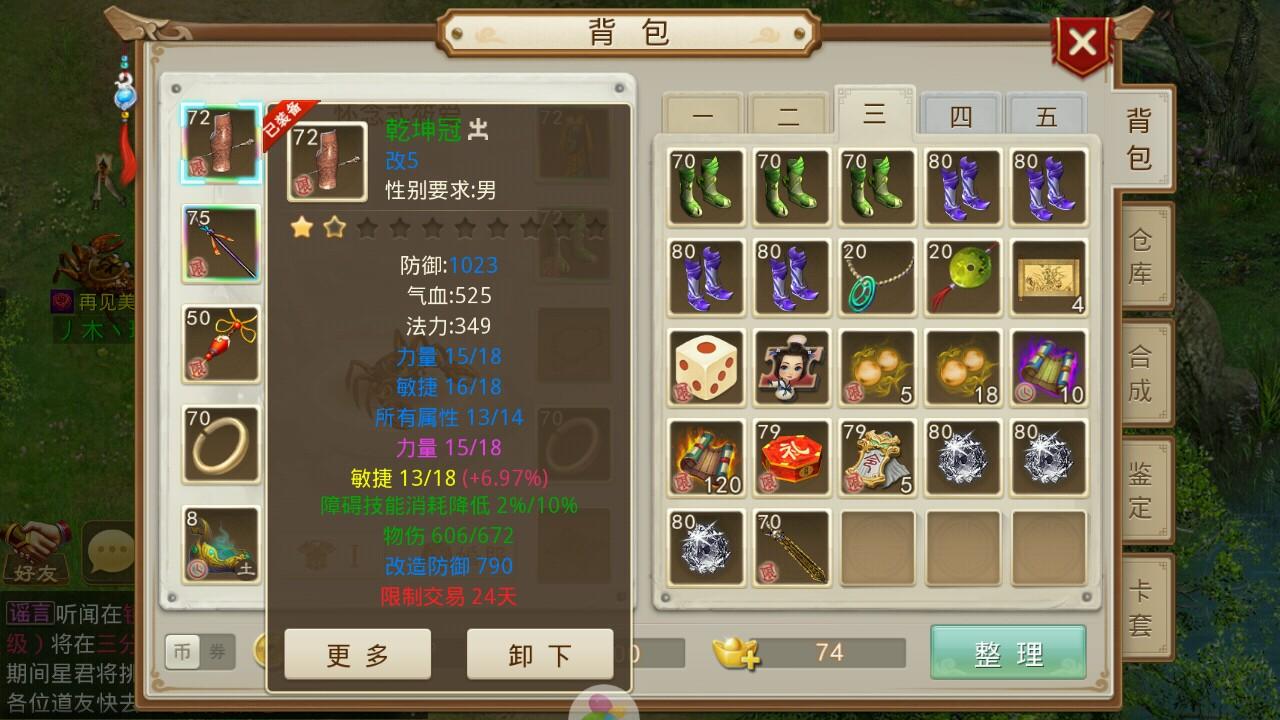Screen dimensions: 1280x720
Task: Click the gold ingot plus recharge icon
Action: 737,655
